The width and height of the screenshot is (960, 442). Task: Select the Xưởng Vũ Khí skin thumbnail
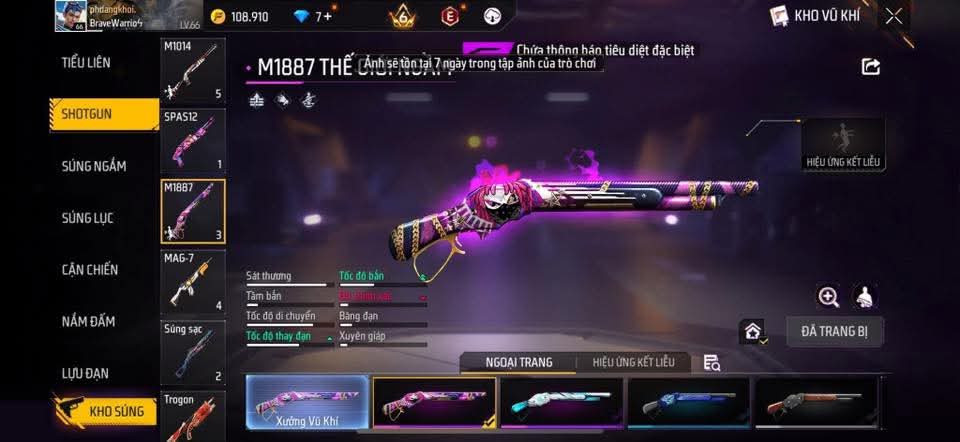[x=307, y=403]
